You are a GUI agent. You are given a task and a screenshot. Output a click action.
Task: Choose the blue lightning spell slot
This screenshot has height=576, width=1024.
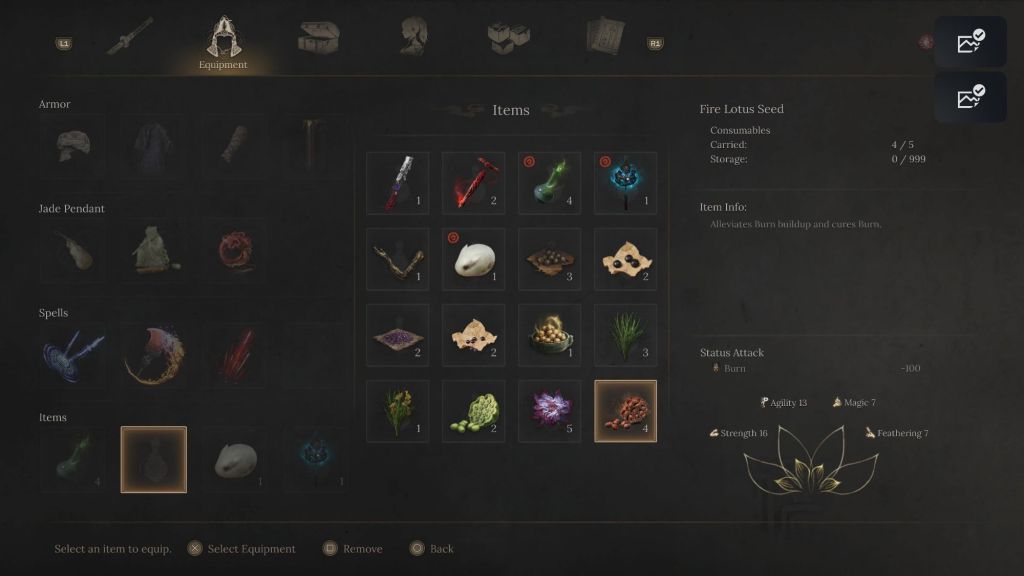(x=72, y=355)
